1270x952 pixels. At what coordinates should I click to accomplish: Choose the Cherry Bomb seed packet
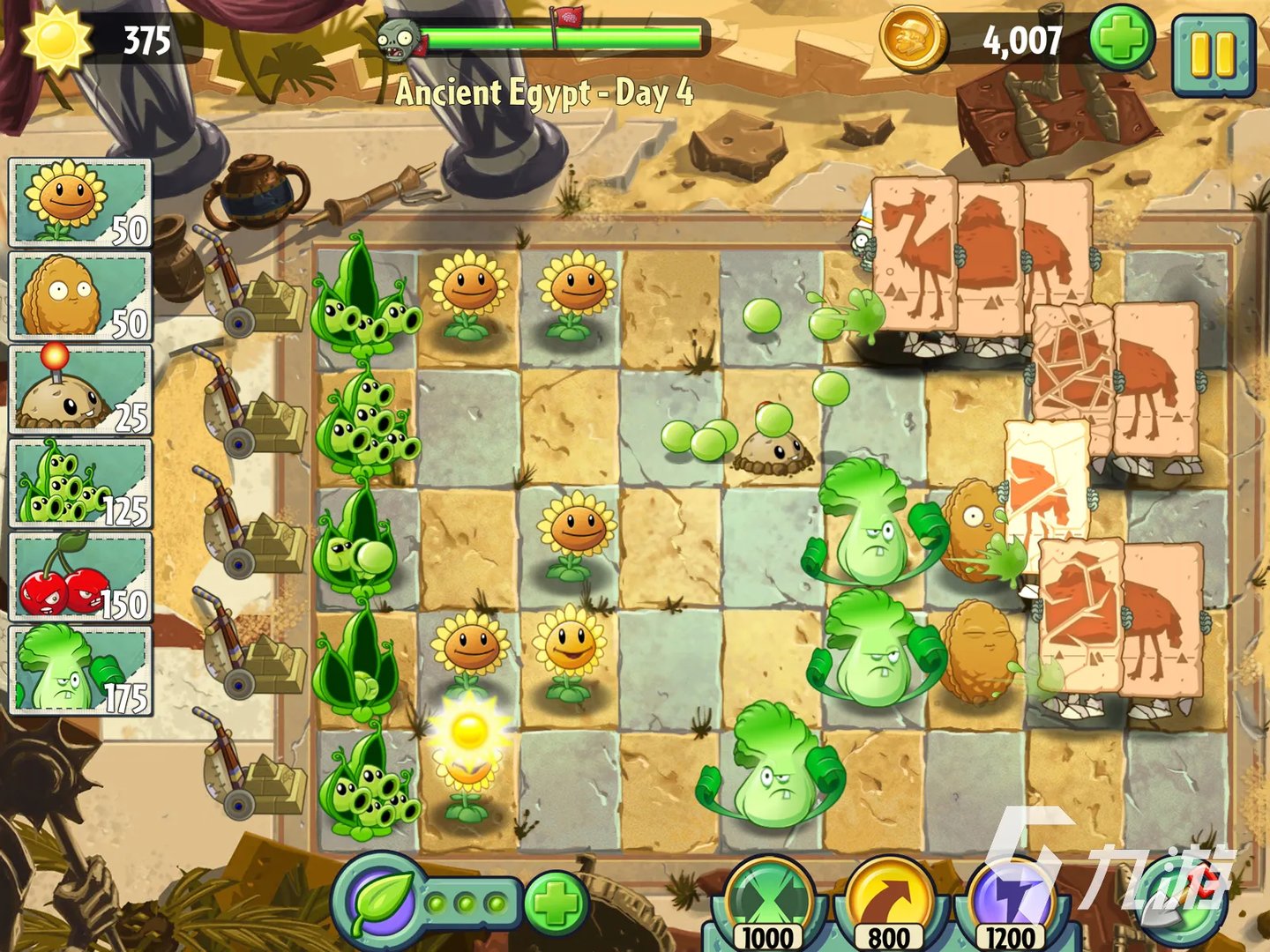pos(80,576)
